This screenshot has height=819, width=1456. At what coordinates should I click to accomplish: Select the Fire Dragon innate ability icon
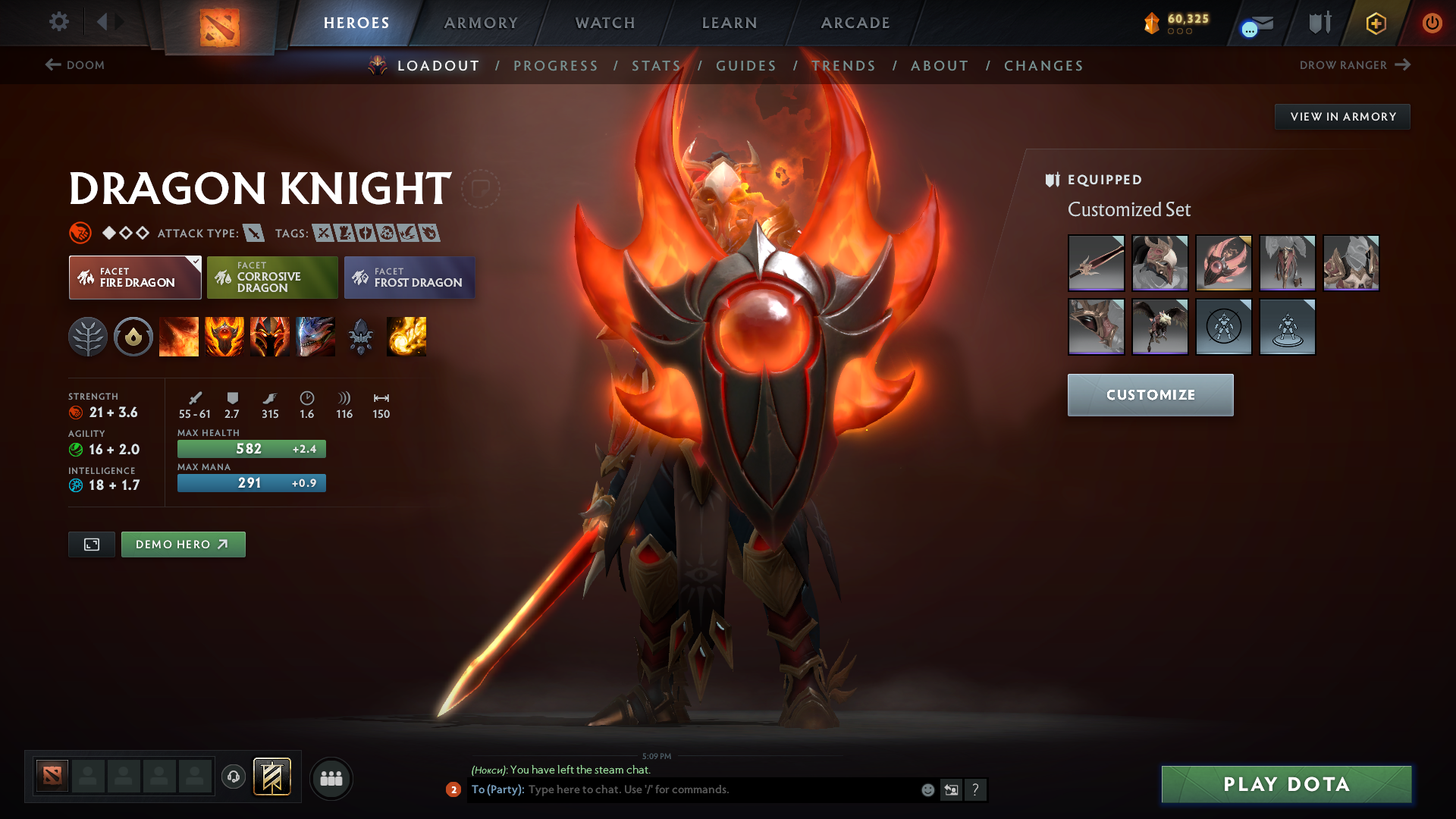[133, 337]
